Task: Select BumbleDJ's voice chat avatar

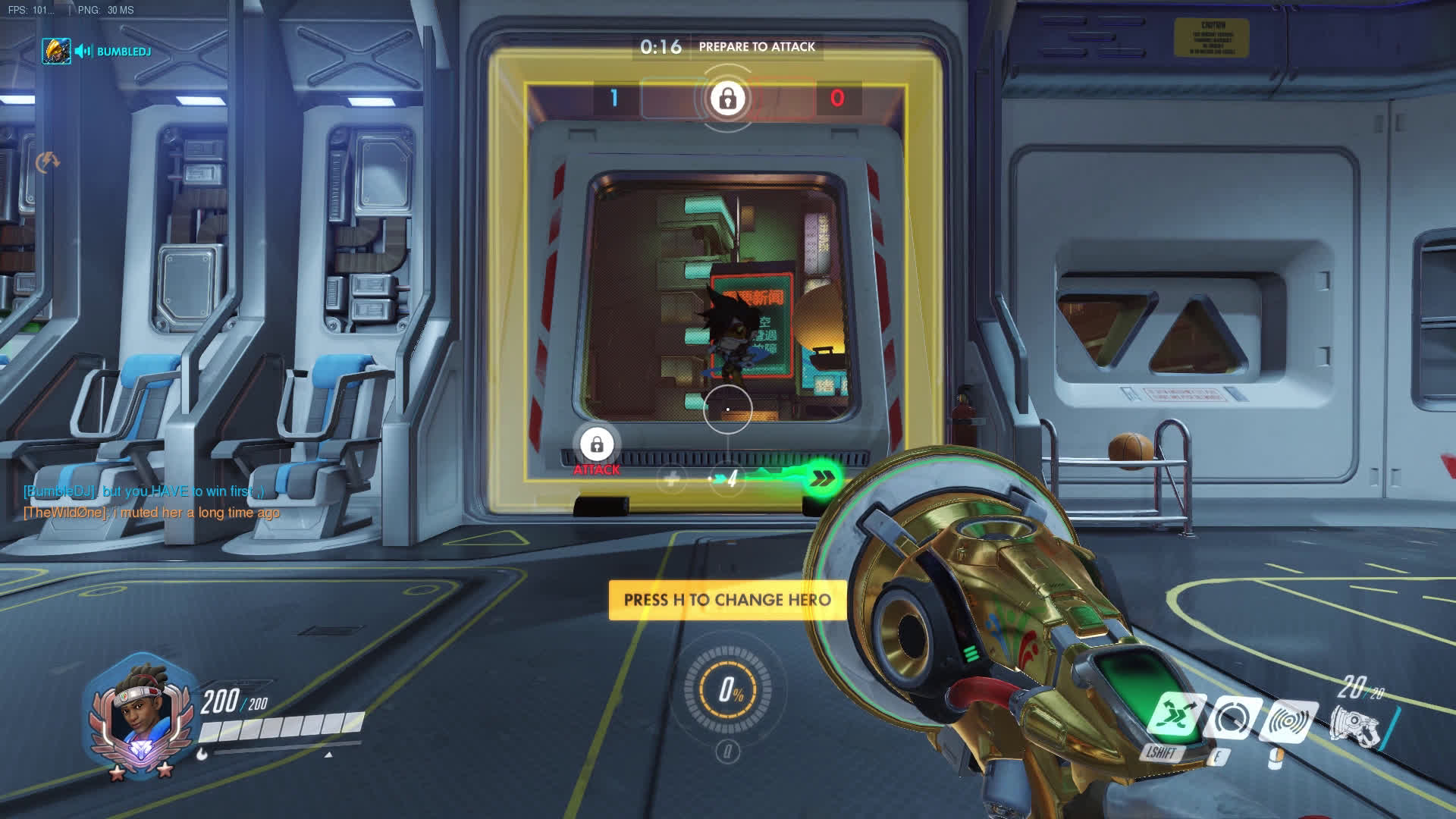Action: pos(56,51)
